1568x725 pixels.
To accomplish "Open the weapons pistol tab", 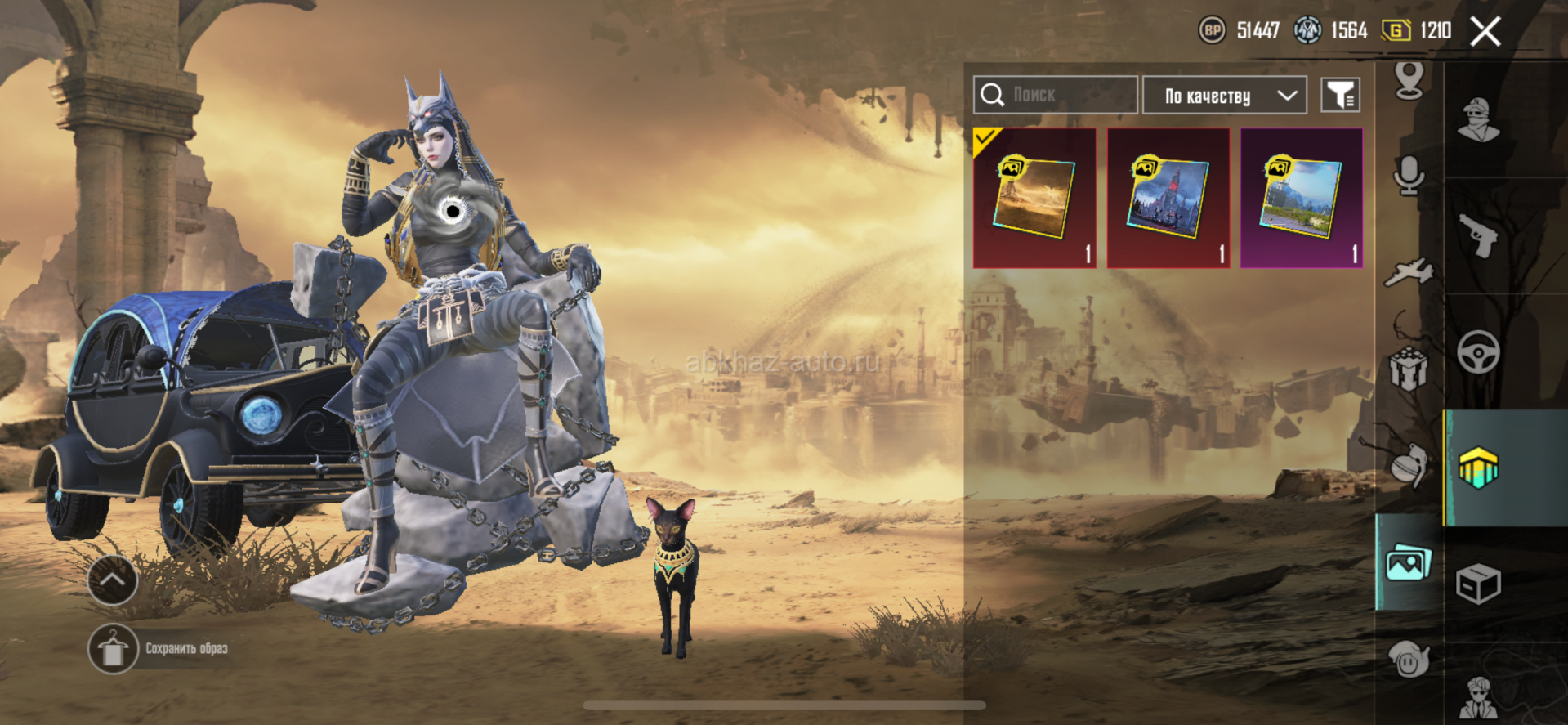I will point(1479,235).
